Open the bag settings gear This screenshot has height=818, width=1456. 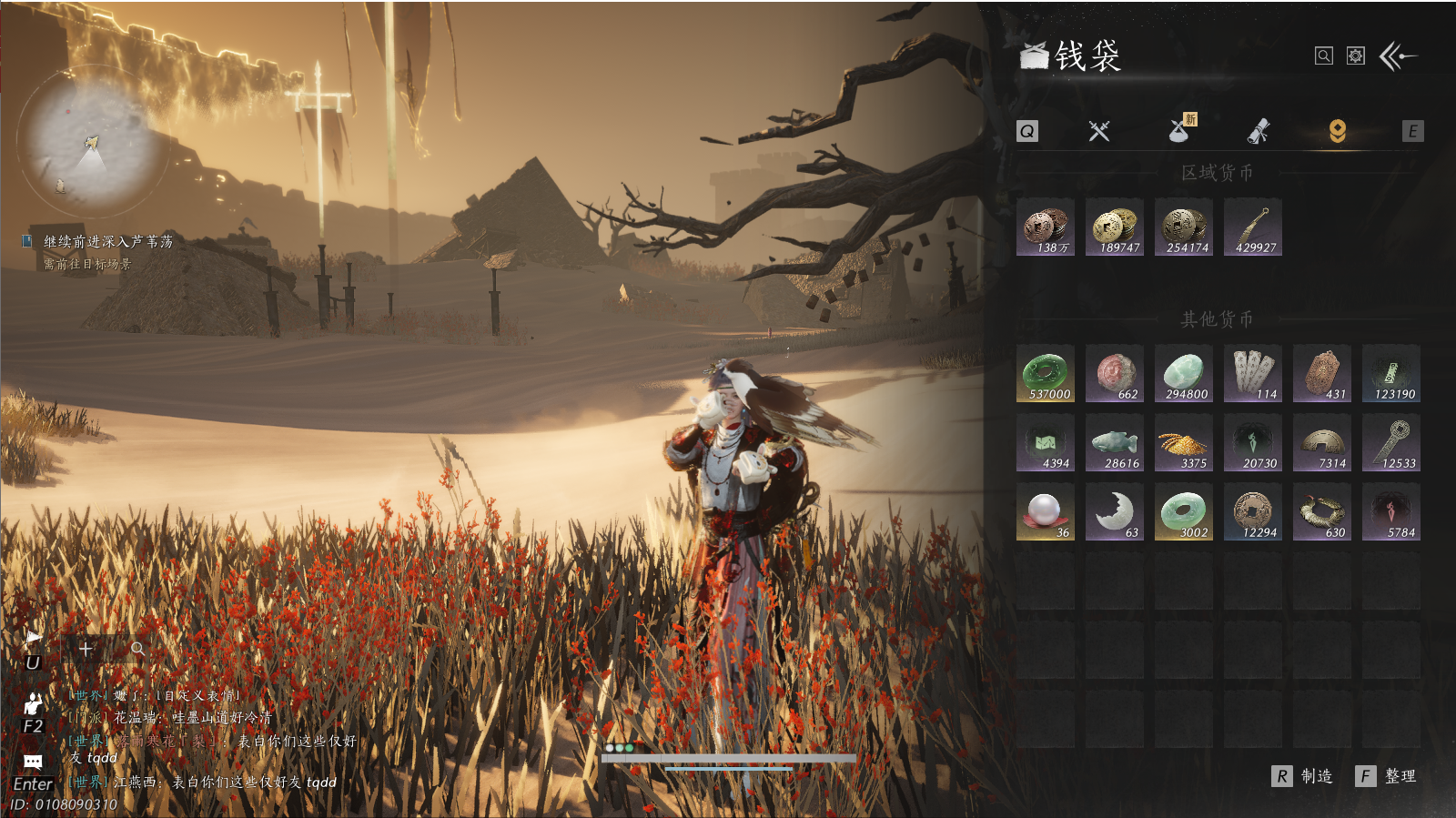[x=1356, y=56]
